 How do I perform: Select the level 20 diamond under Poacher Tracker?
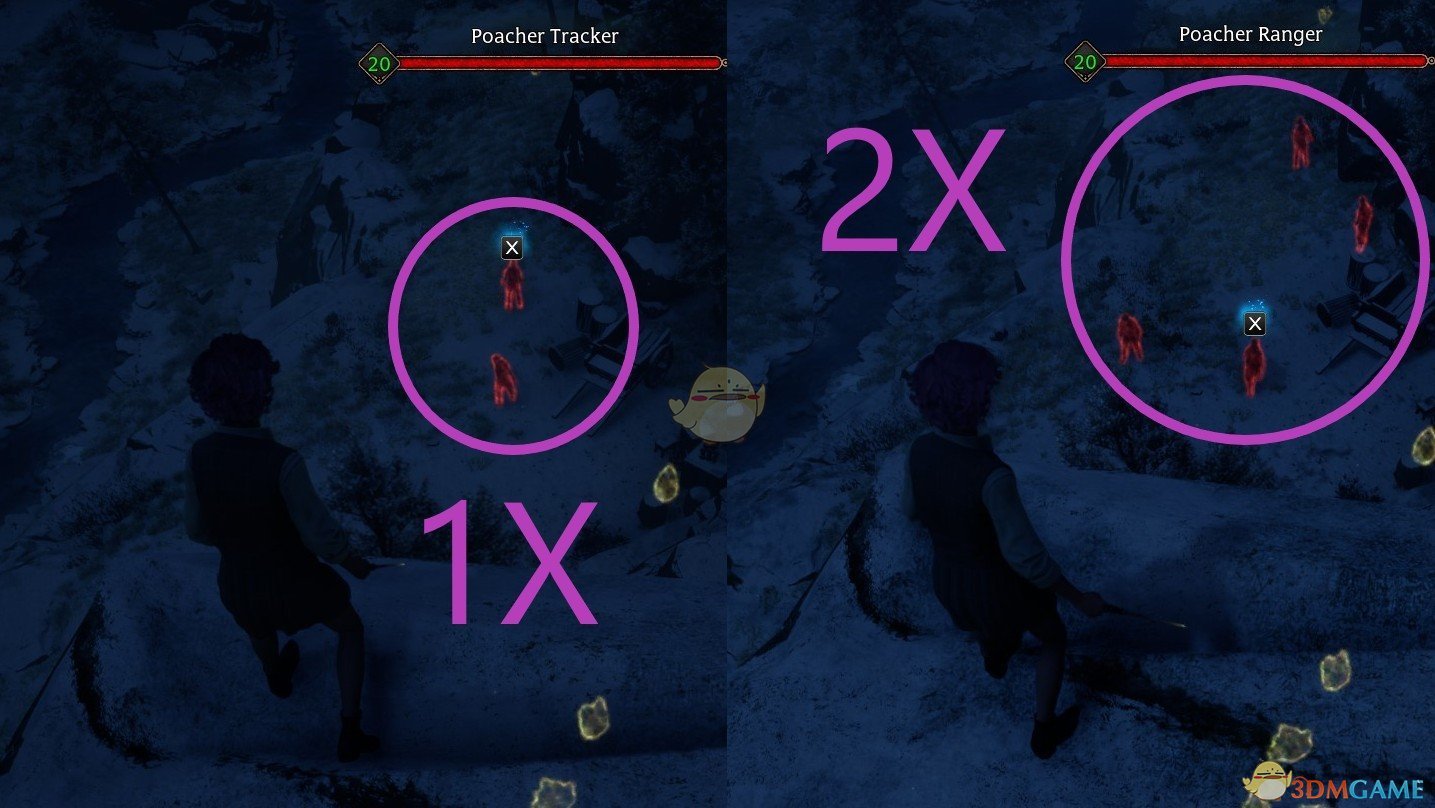(378, 61)
